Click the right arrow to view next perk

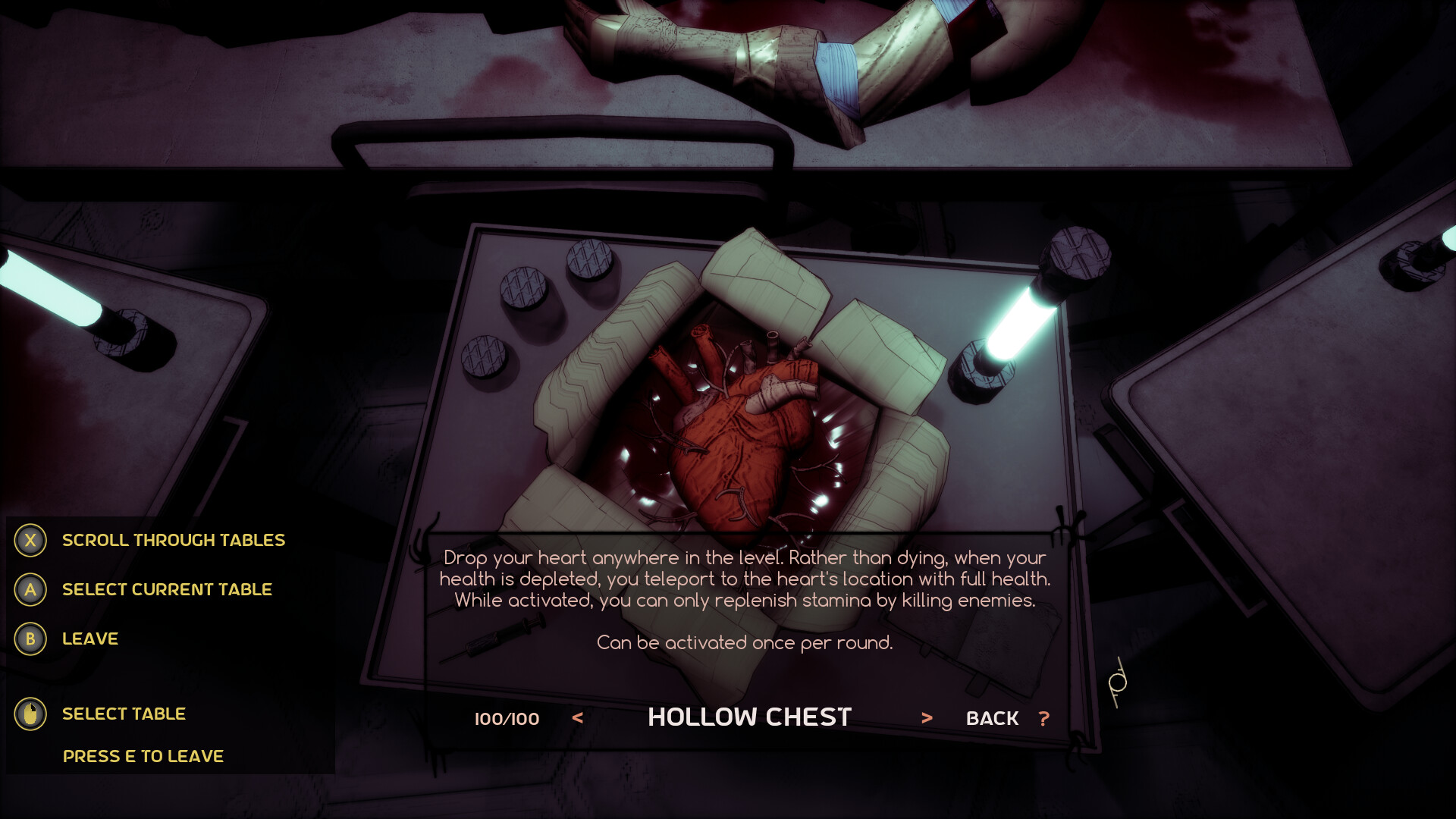click(927, 717)
